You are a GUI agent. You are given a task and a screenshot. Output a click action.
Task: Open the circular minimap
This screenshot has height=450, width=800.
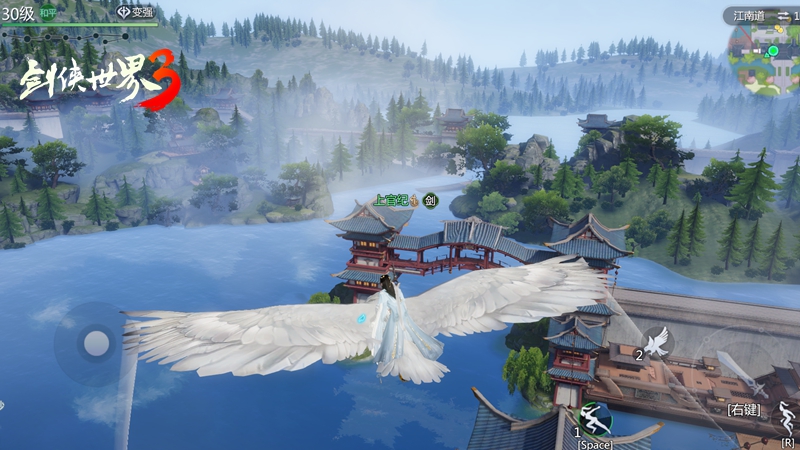point(767,58)
